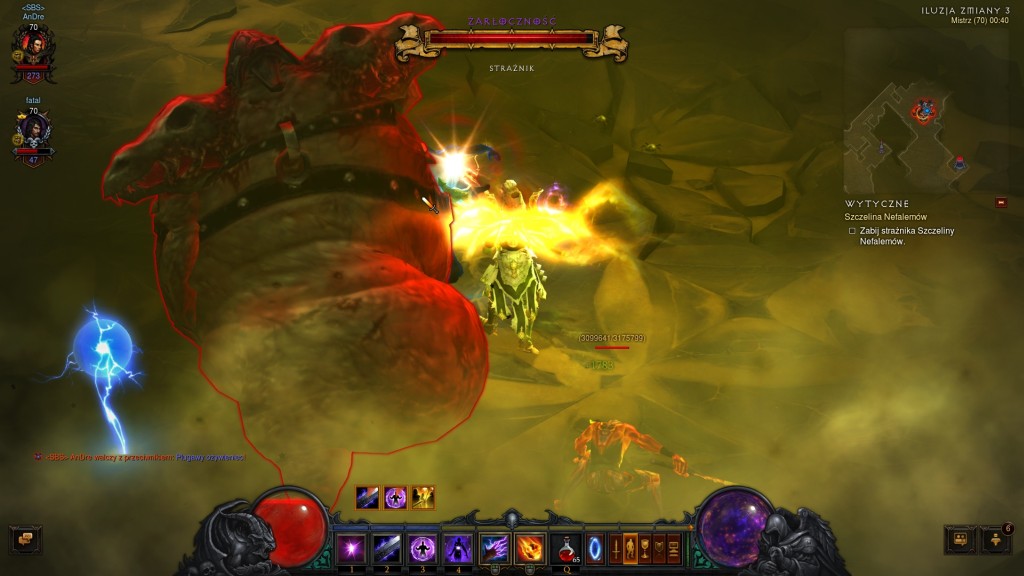Open the game menu button
The width and height of the screenshot is (1024, 576).
(674, 549)
